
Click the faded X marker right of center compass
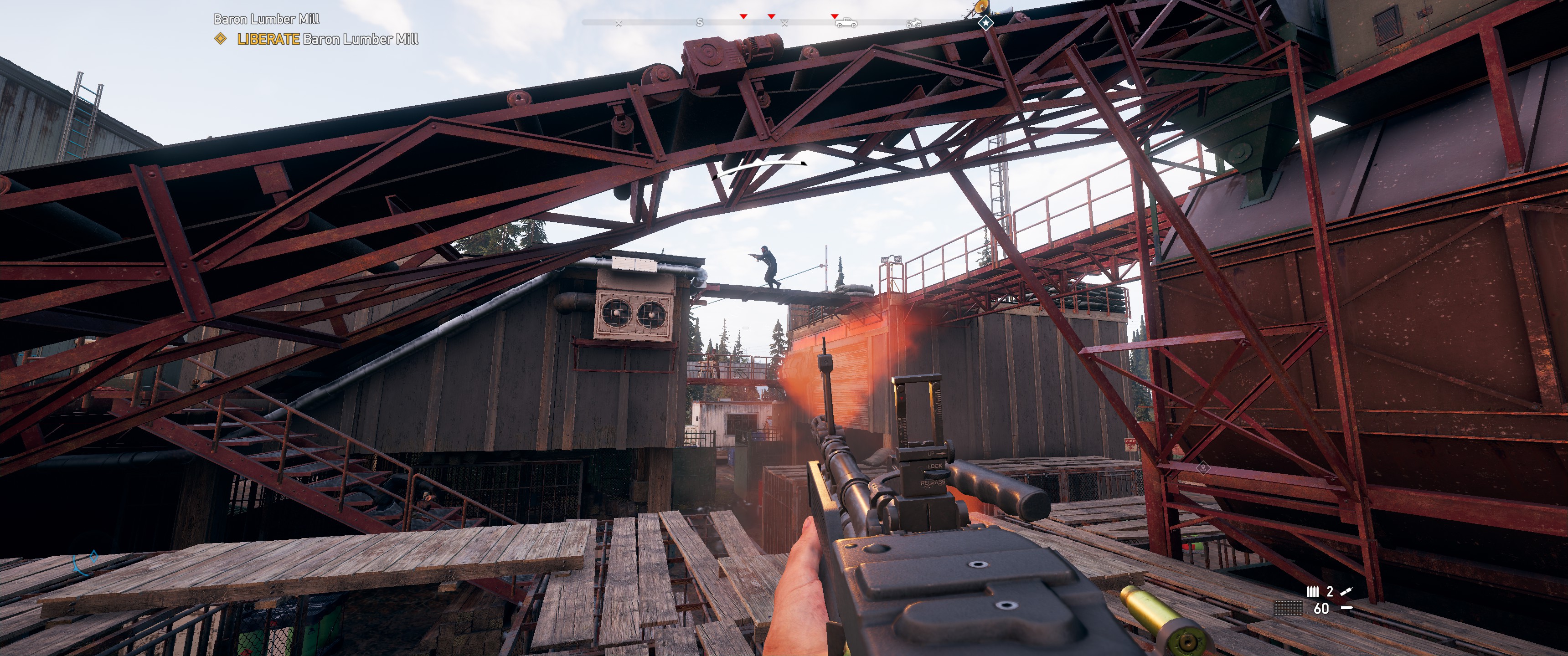click(x=784, y=23)
